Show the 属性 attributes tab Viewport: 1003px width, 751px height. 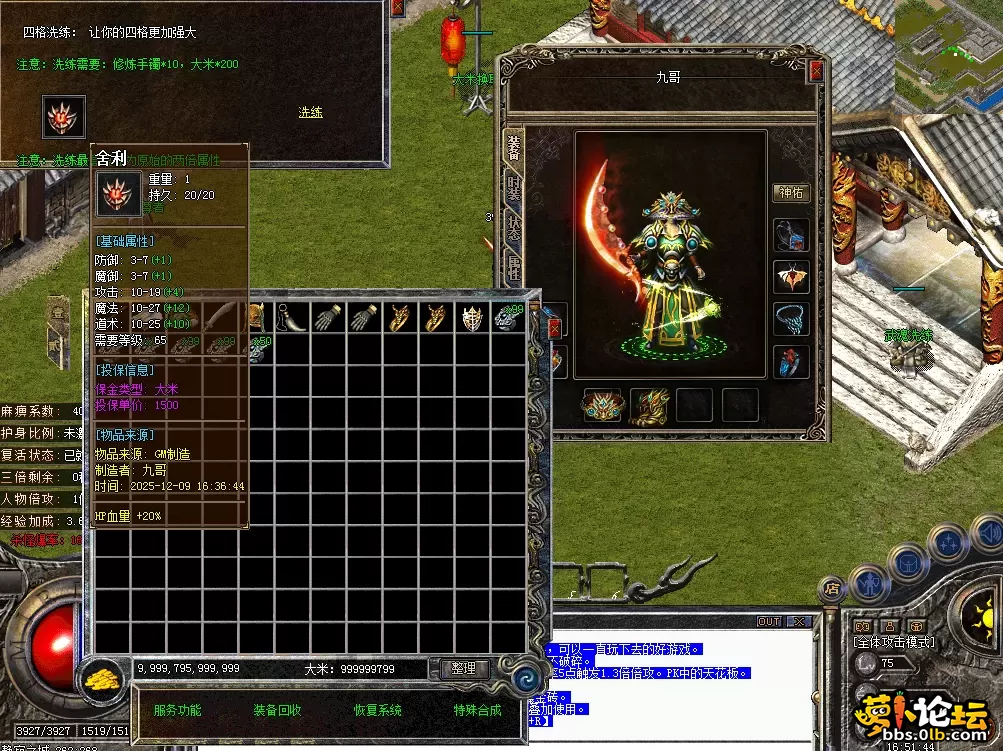coord(512,270)
